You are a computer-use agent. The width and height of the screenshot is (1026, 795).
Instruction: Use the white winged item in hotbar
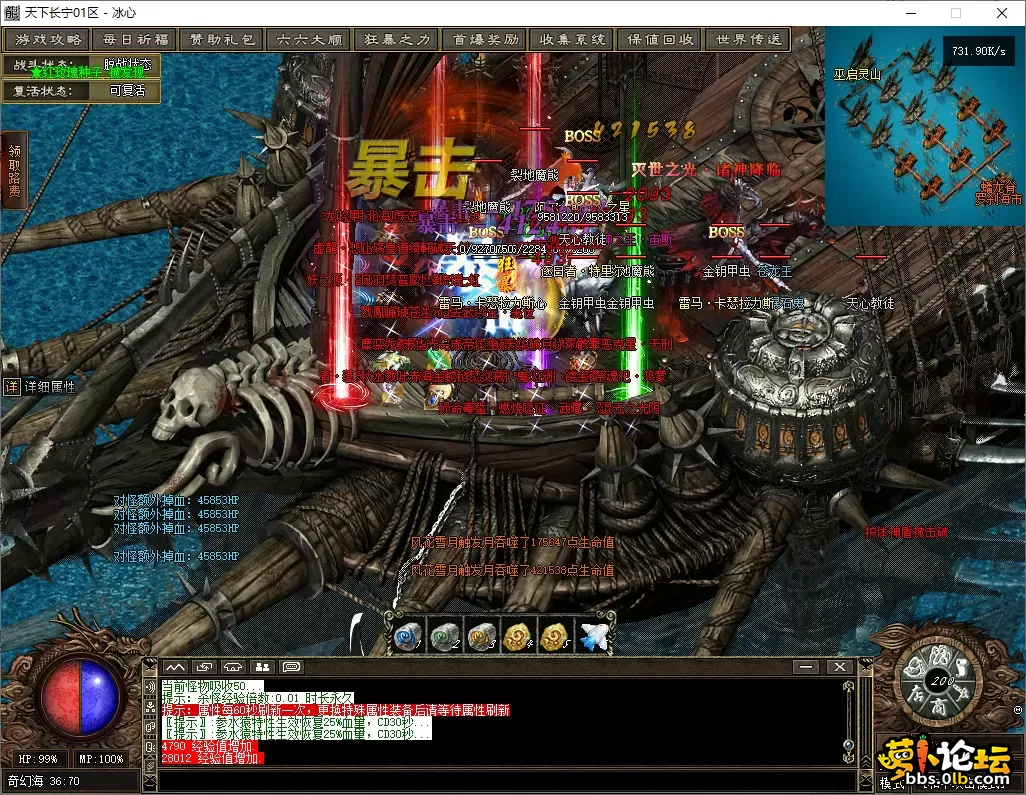[x=593, y=637]
